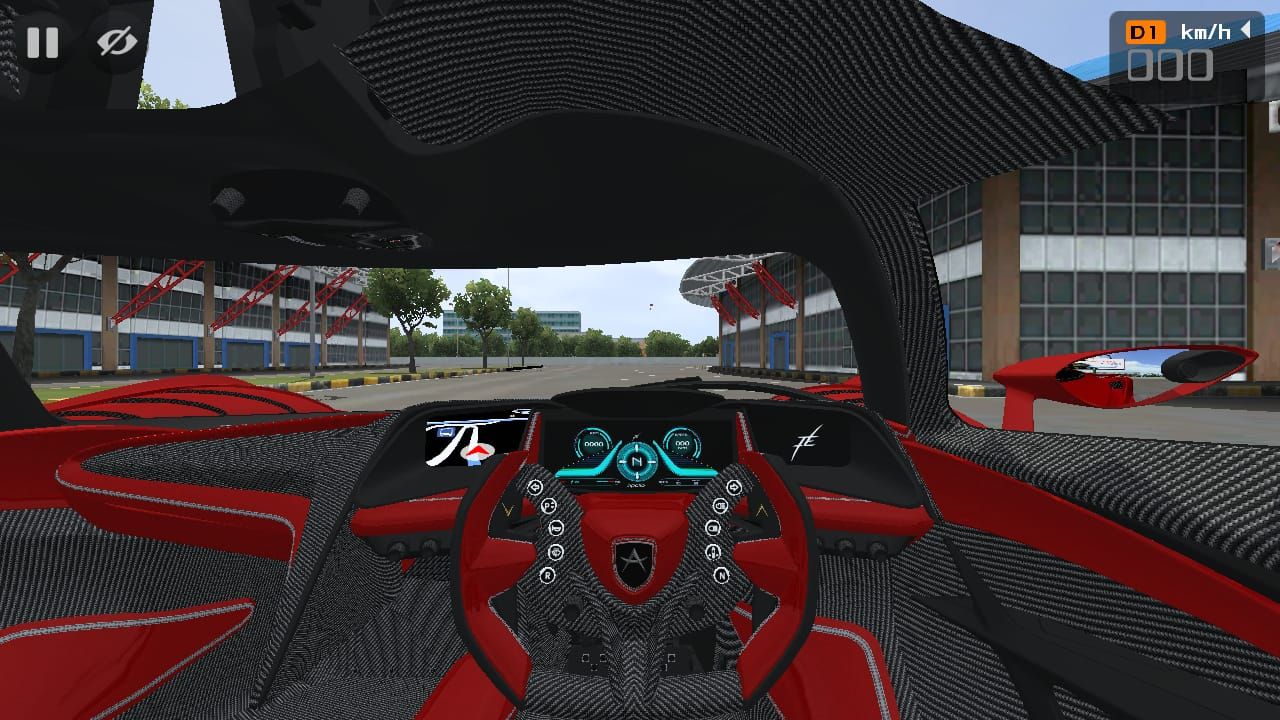This screenshot has height=720, width=1280.
Task: Toggle the left turn signal arrow
Action: [x=535, y=488]
